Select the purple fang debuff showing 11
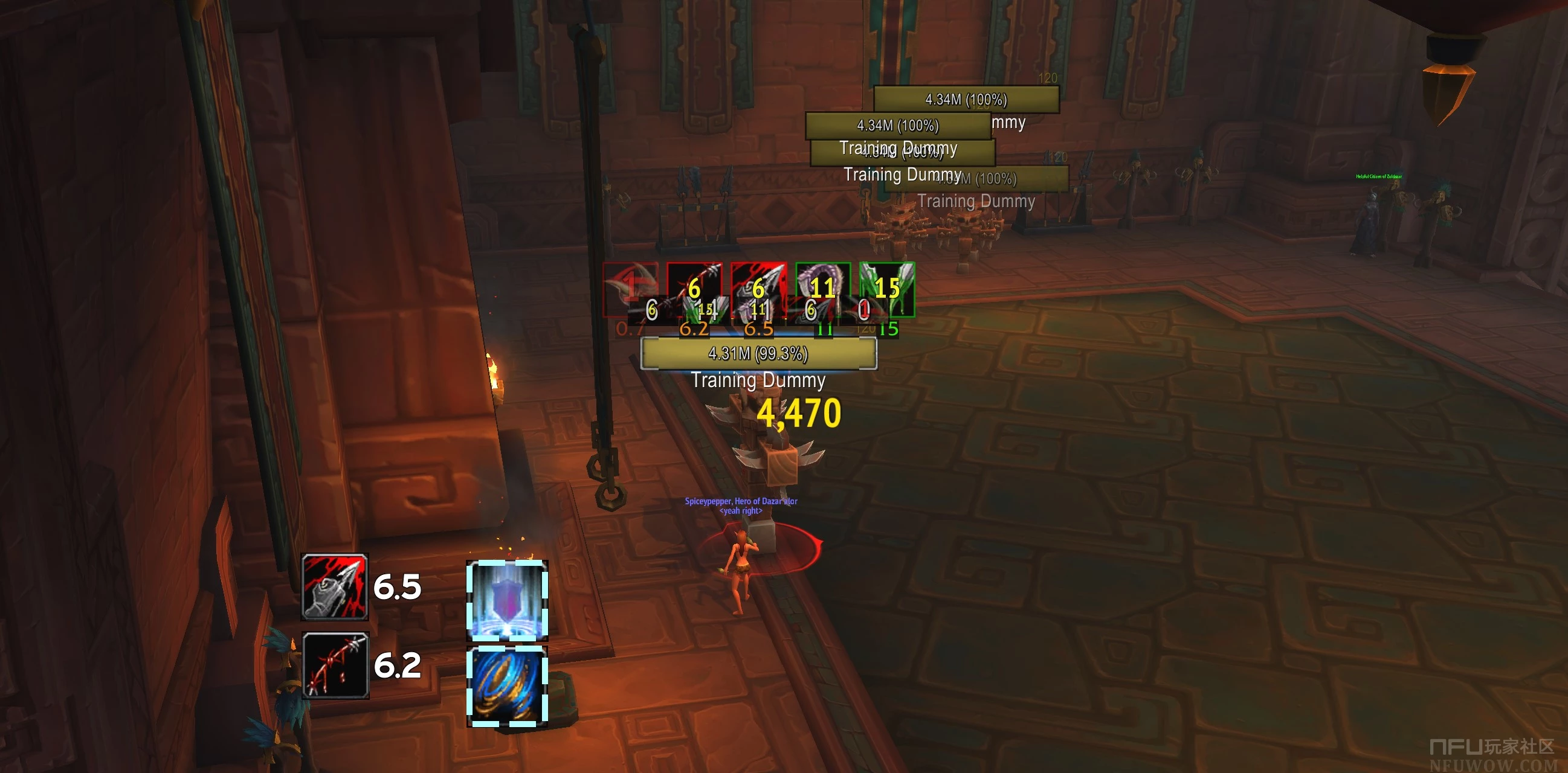1568x773 pixels. [822, 289]
